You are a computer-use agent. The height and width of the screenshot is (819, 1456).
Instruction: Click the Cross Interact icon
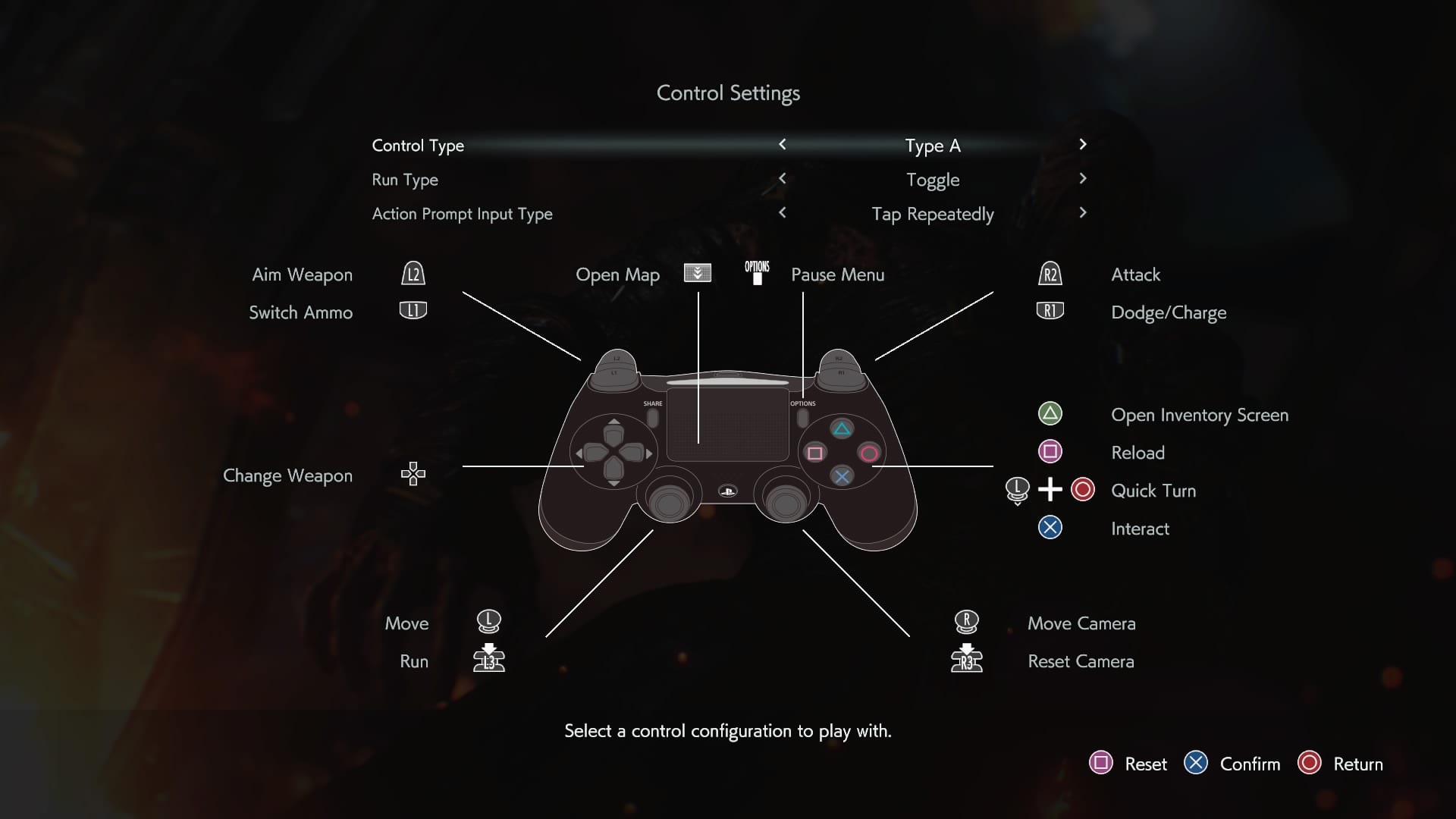(1050, 528)
